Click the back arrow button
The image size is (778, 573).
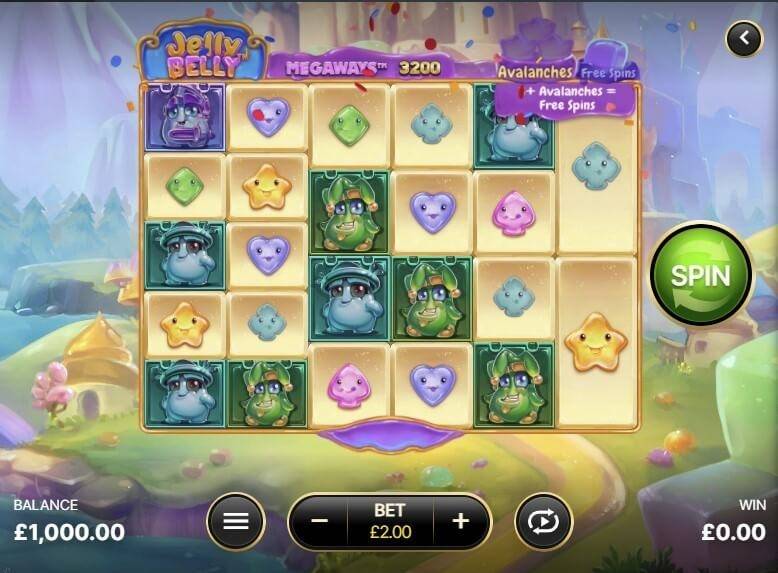[x=743, y=39]
